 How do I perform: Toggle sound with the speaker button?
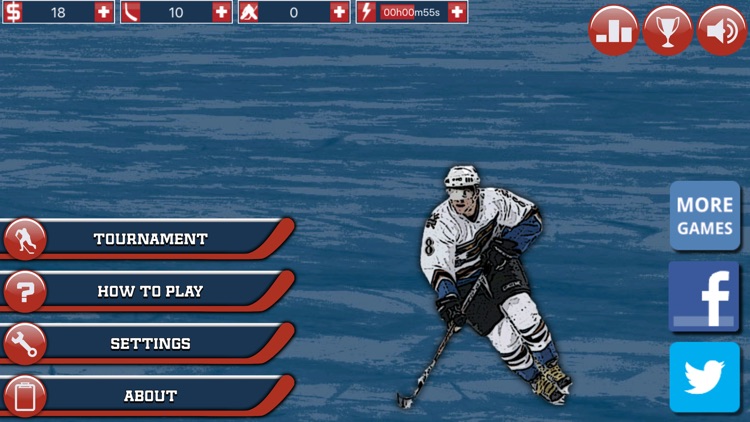tap(721, 30)
